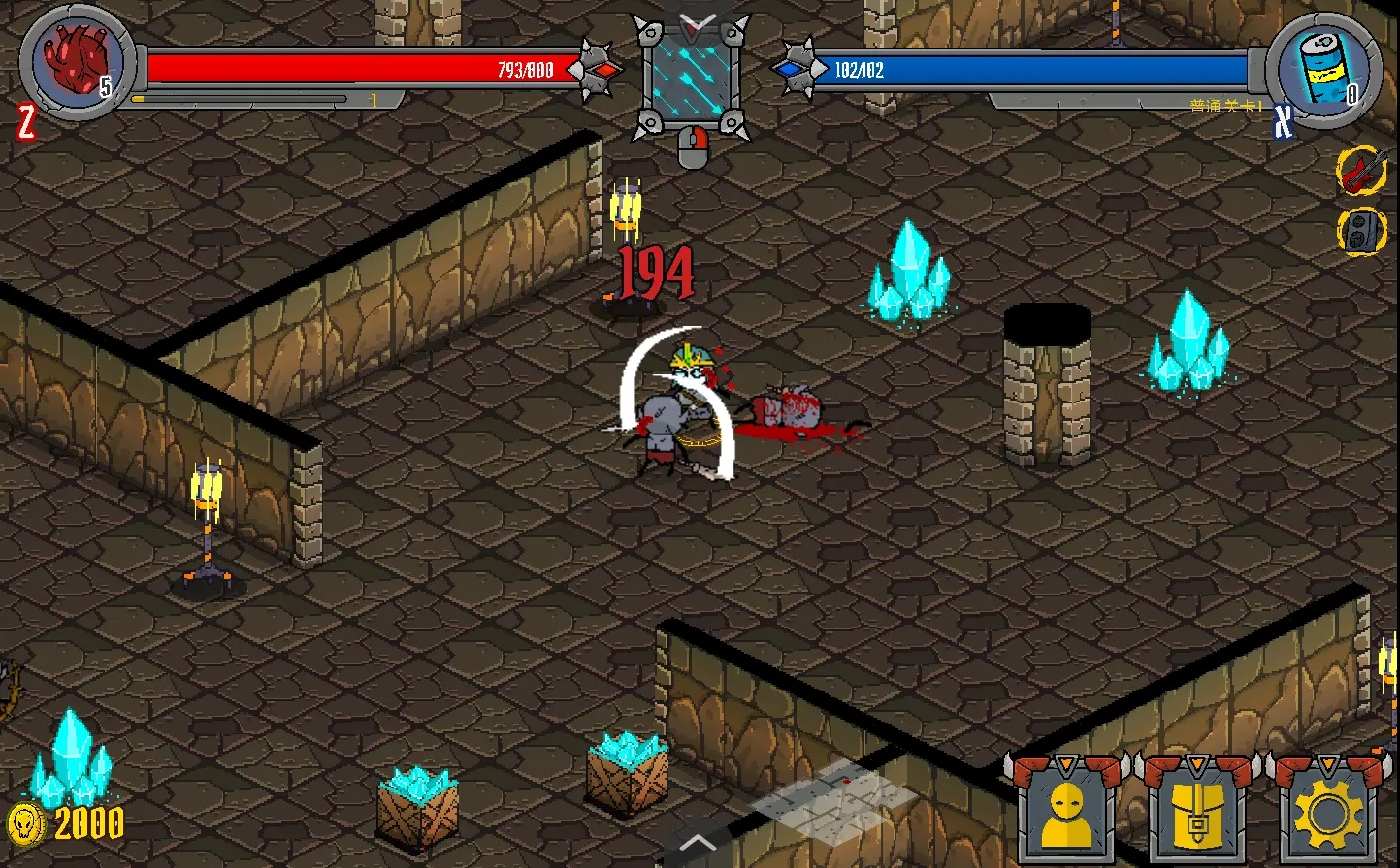Viewport: 1400px width, 868px height.
Task: Open the character profile panel
Action: pyautogui.click(x=1064, y=815)
